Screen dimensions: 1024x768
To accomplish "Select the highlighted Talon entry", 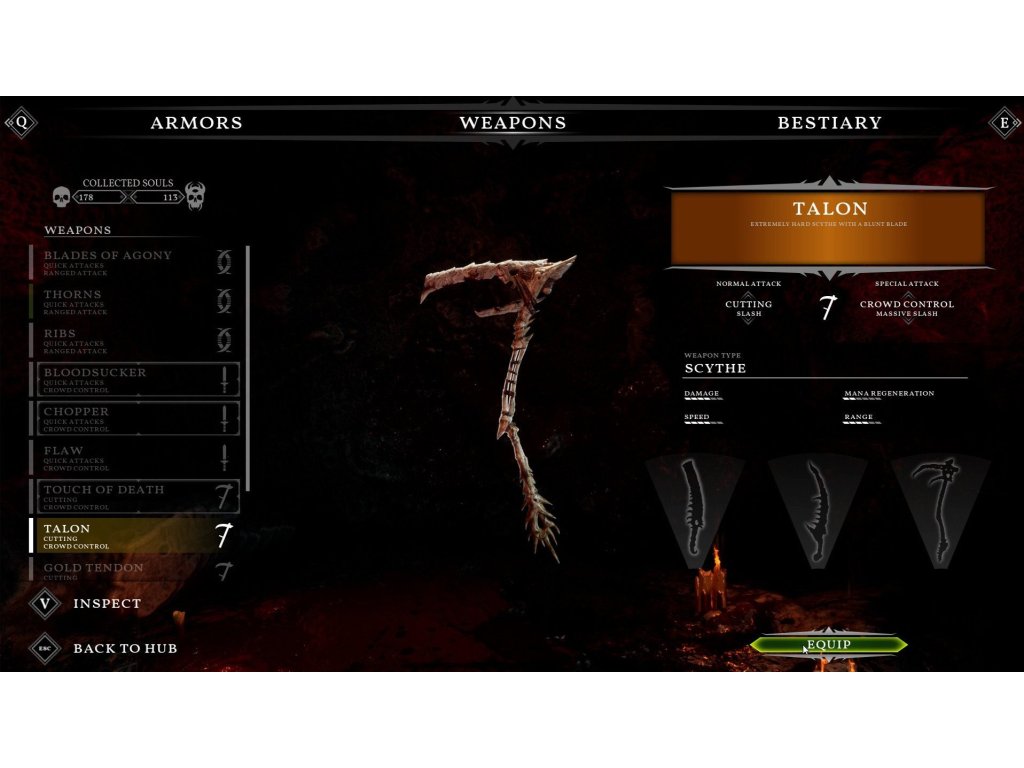I will coord(135,535).
